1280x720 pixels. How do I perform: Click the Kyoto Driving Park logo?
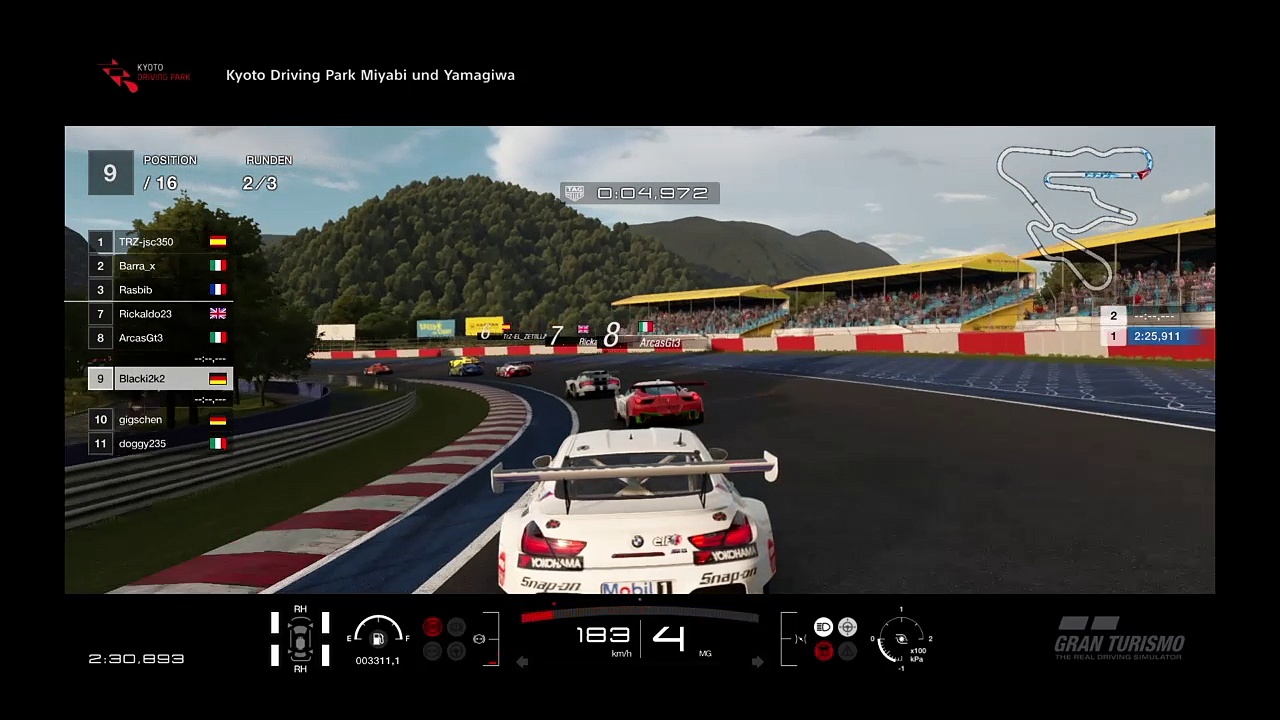pyautogui.click(x=144, y=76)
